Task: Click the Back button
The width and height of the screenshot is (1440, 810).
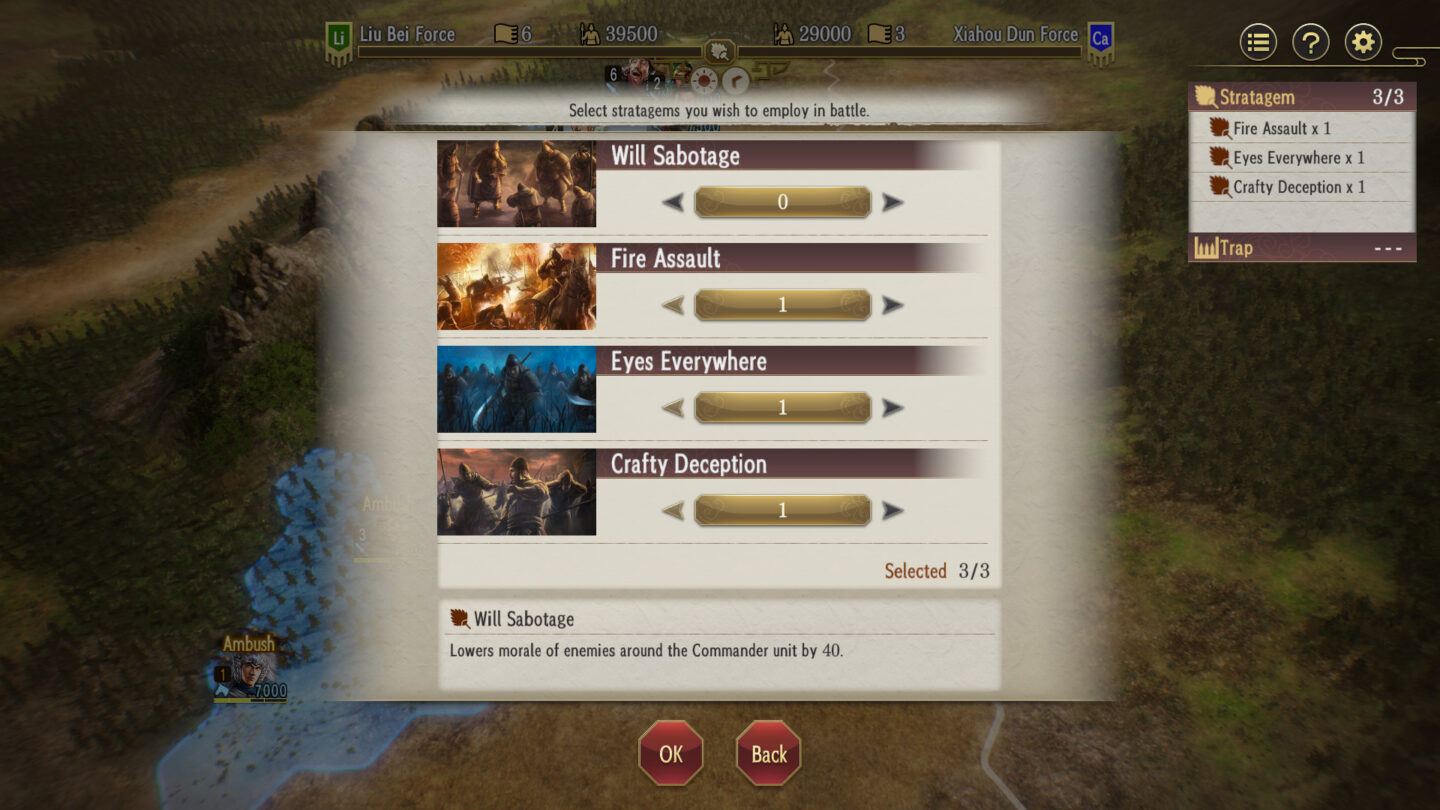Action: 767,754
